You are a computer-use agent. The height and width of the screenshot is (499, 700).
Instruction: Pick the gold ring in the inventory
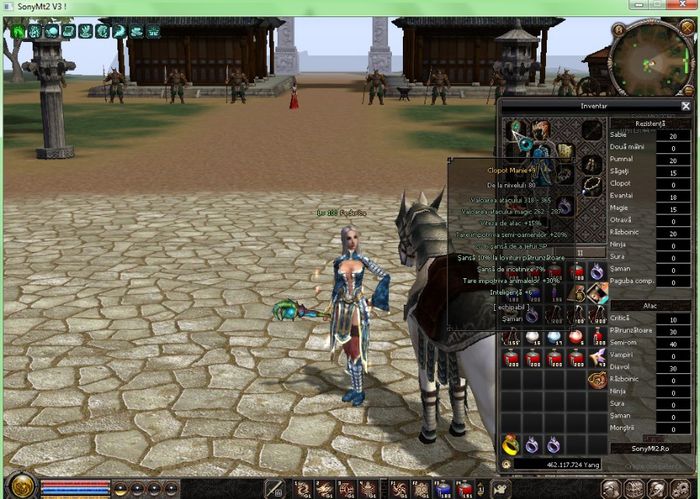tap(512, 444)
